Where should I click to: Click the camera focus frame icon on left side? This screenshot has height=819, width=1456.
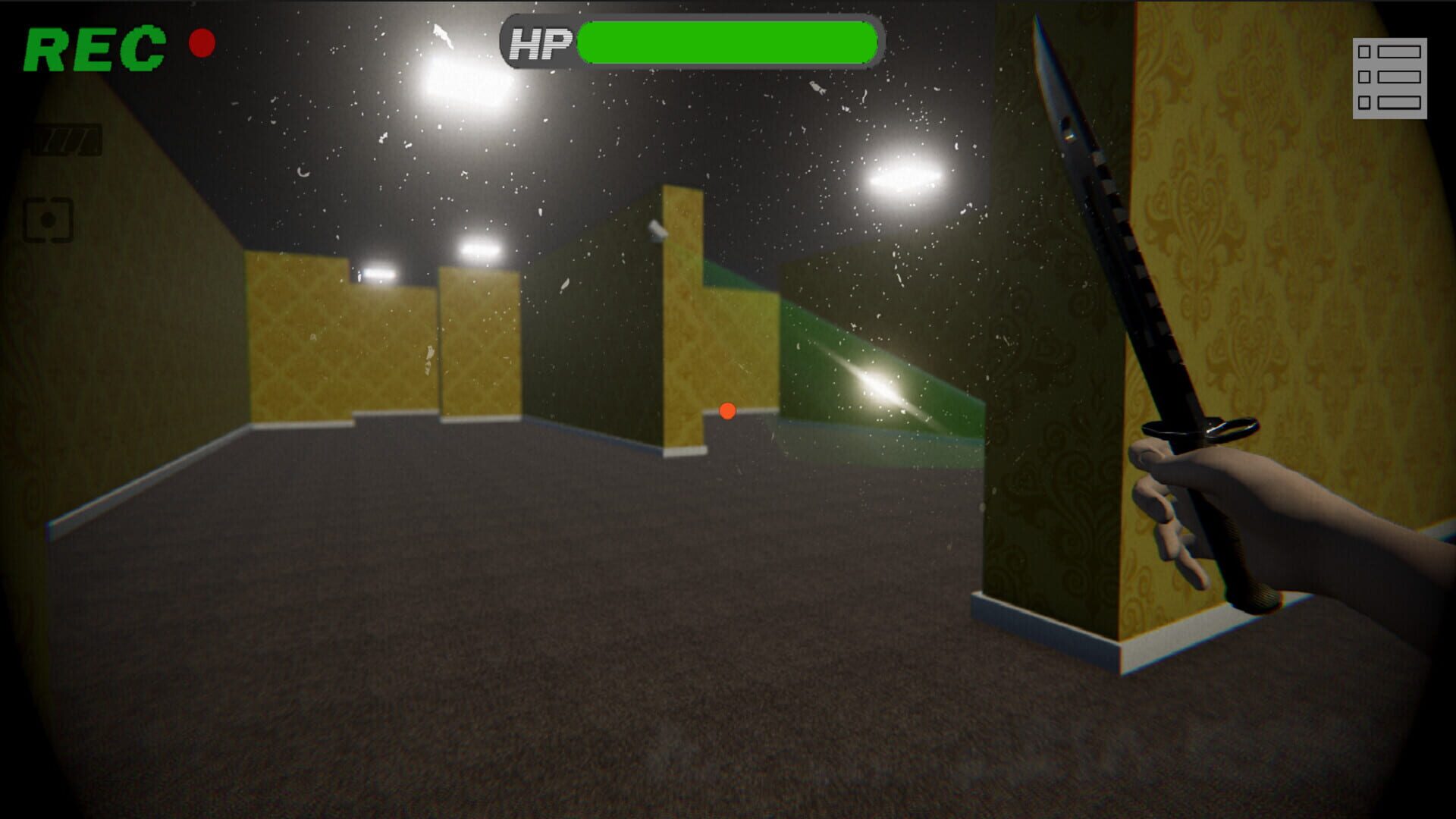point(47,221)
